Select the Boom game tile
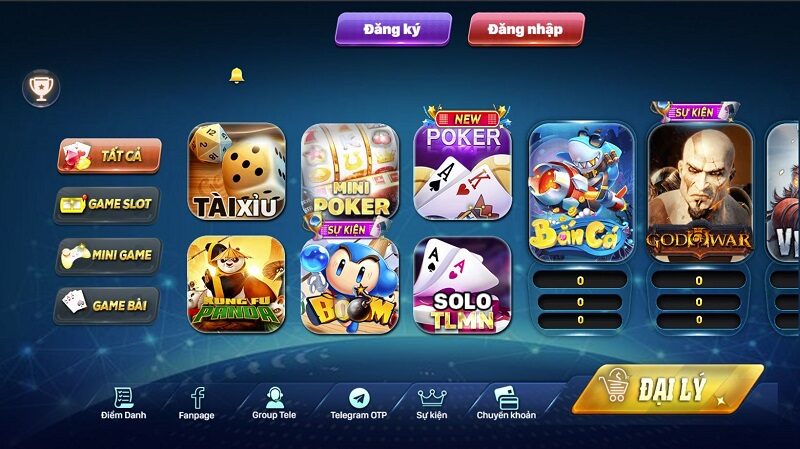This screenshot has width=800, height=449. click(350, 285)
